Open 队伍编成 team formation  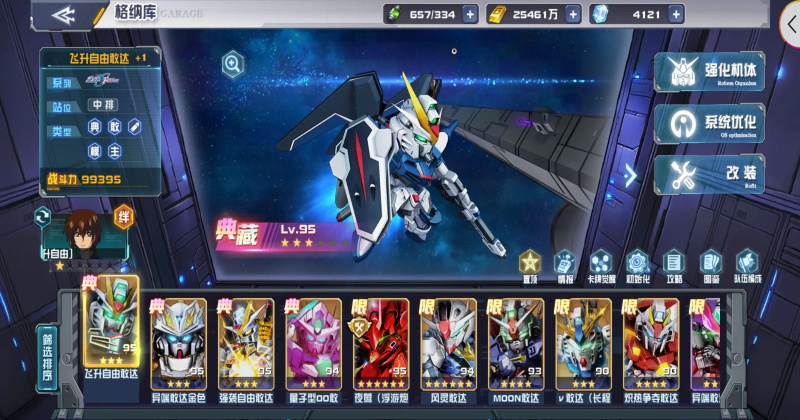(x=747, y=266)
